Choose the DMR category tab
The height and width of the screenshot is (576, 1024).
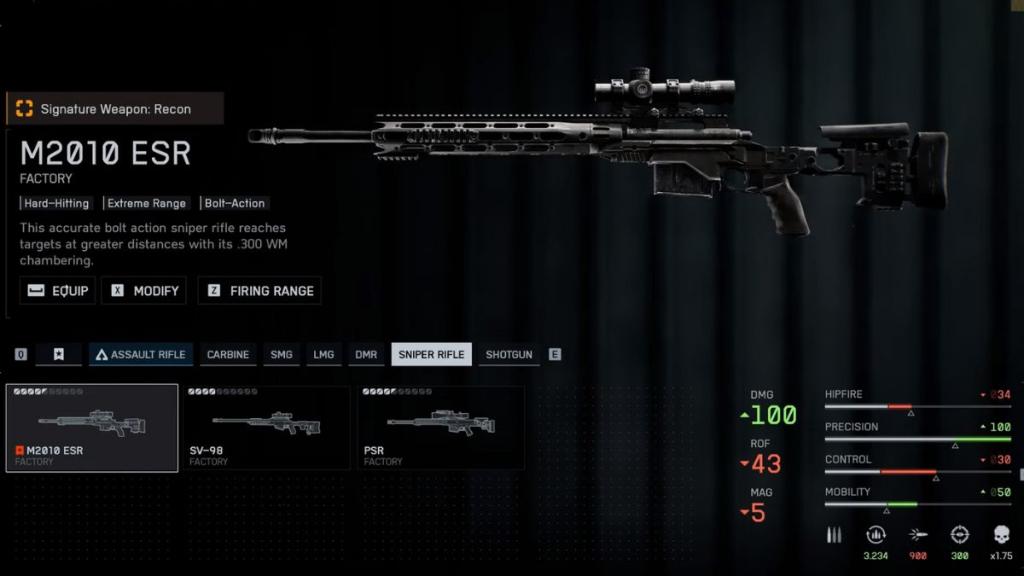[366, 355]
